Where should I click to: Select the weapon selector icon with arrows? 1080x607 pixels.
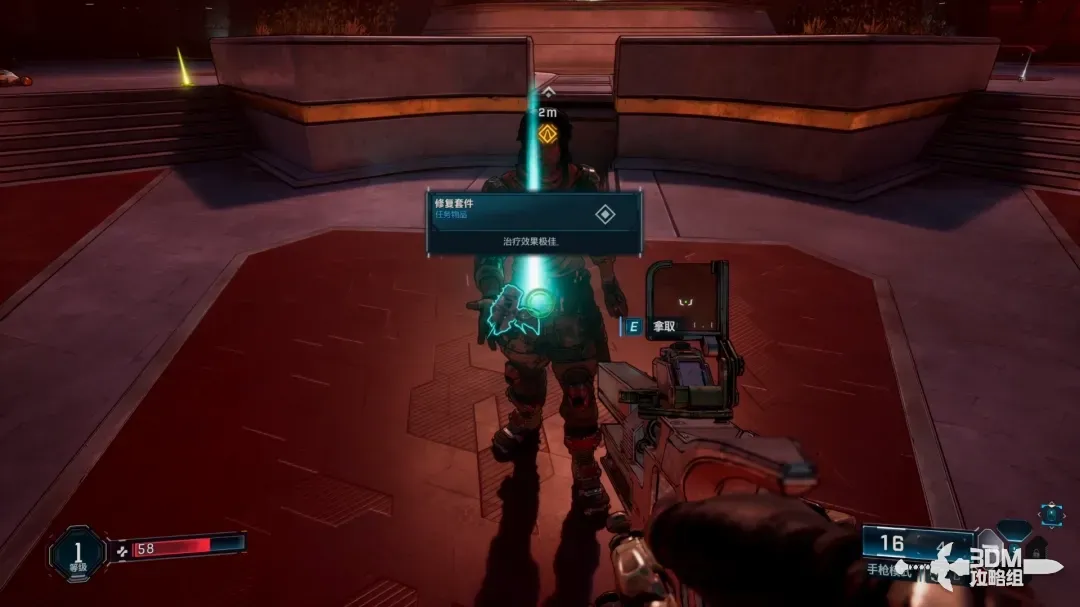pyautogui.click(x=1051, y=515)
